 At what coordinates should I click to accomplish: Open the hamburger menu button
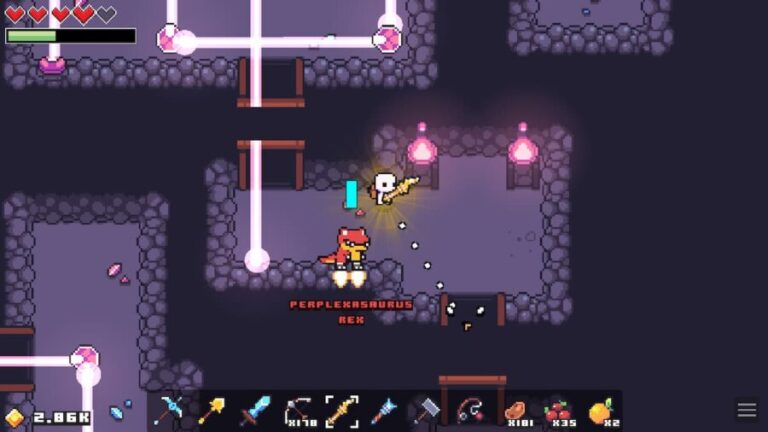tap(747, 410)
